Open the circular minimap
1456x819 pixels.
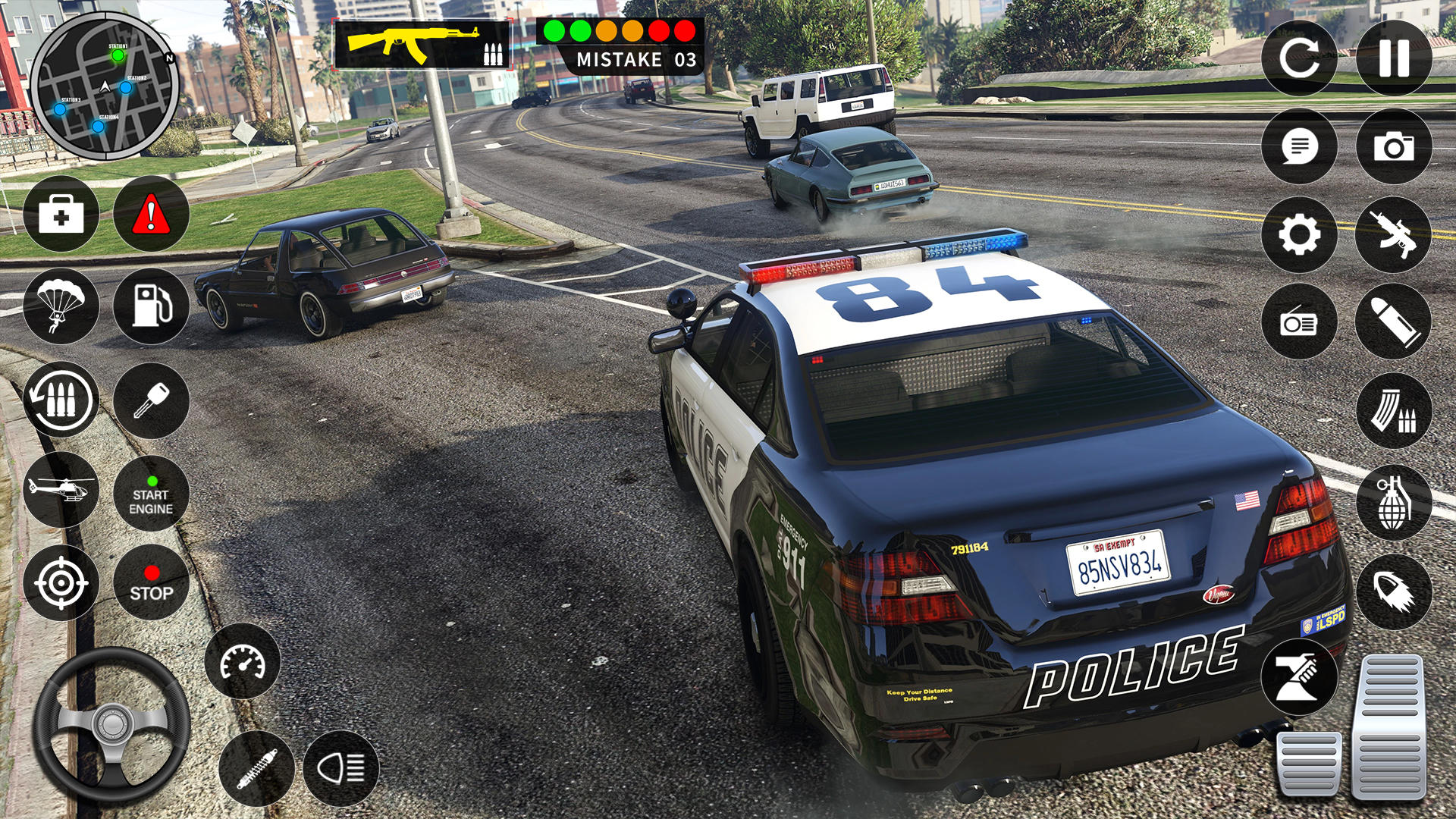click(x=105, y=86)
